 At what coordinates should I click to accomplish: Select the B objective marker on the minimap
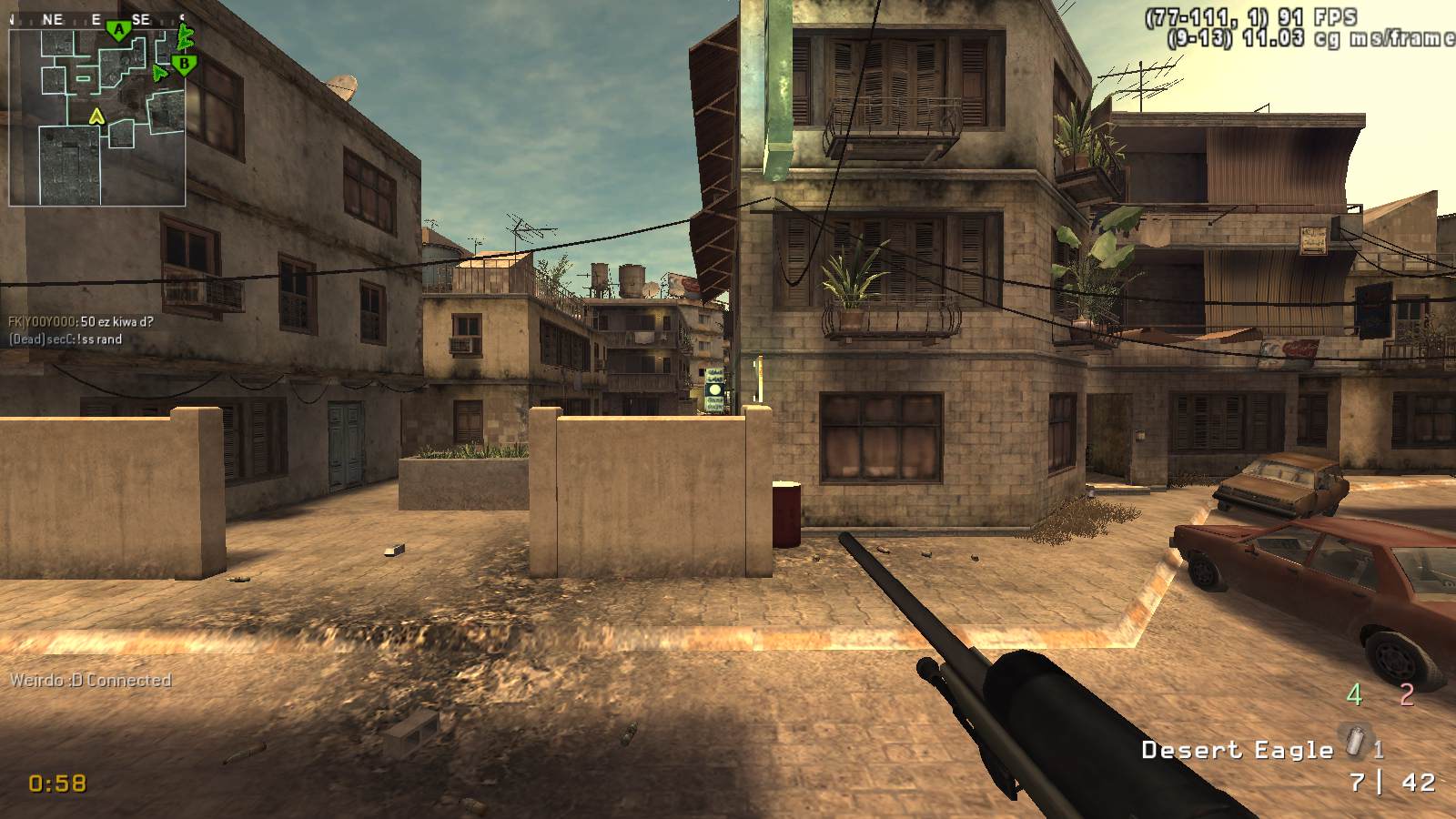pos(185,64)
